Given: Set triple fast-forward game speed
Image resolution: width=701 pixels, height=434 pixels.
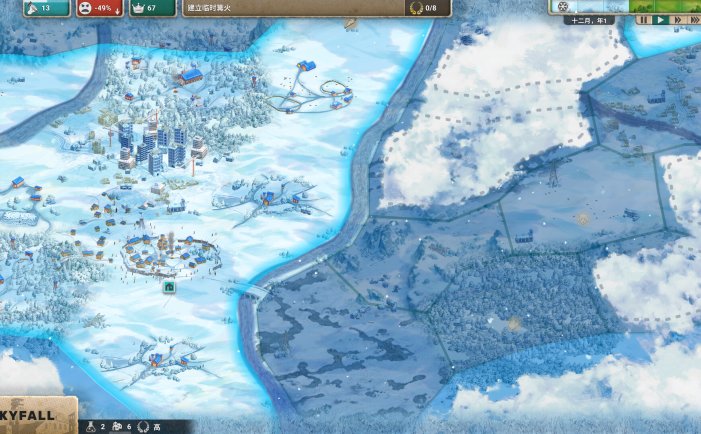Looking at the screenshot, I should [692, 20].
